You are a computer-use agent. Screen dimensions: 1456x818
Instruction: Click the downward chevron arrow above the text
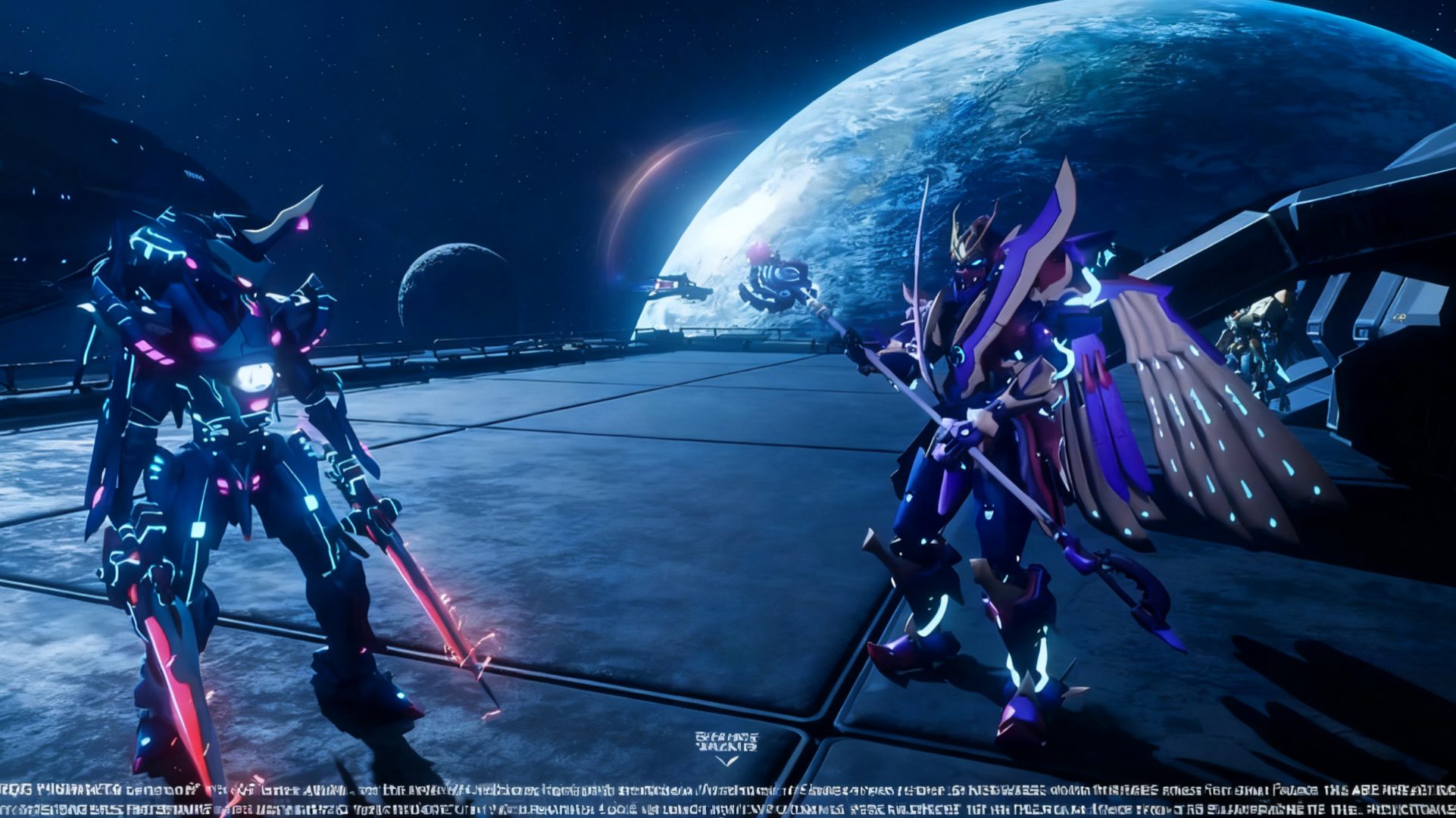click(726, 760)
